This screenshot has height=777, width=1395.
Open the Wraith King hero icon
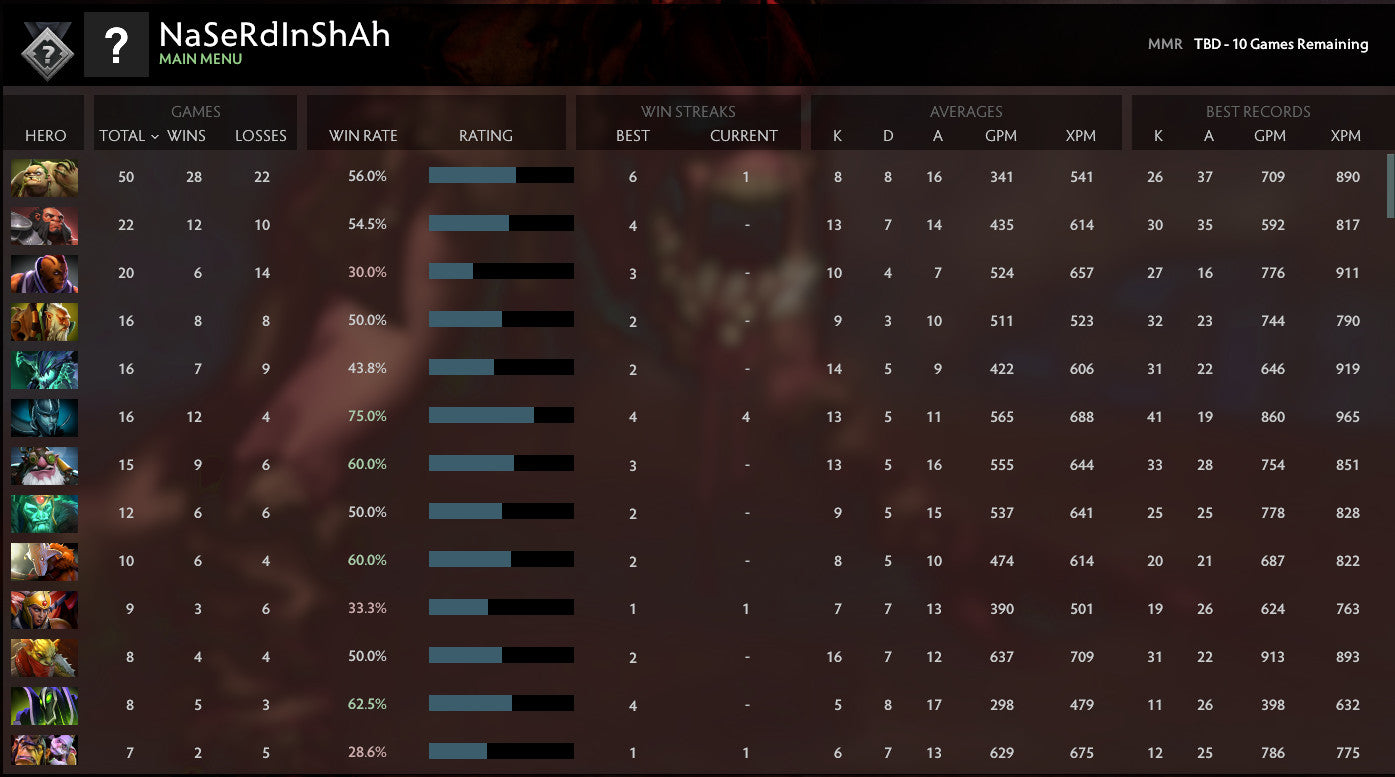coord(44,513)
